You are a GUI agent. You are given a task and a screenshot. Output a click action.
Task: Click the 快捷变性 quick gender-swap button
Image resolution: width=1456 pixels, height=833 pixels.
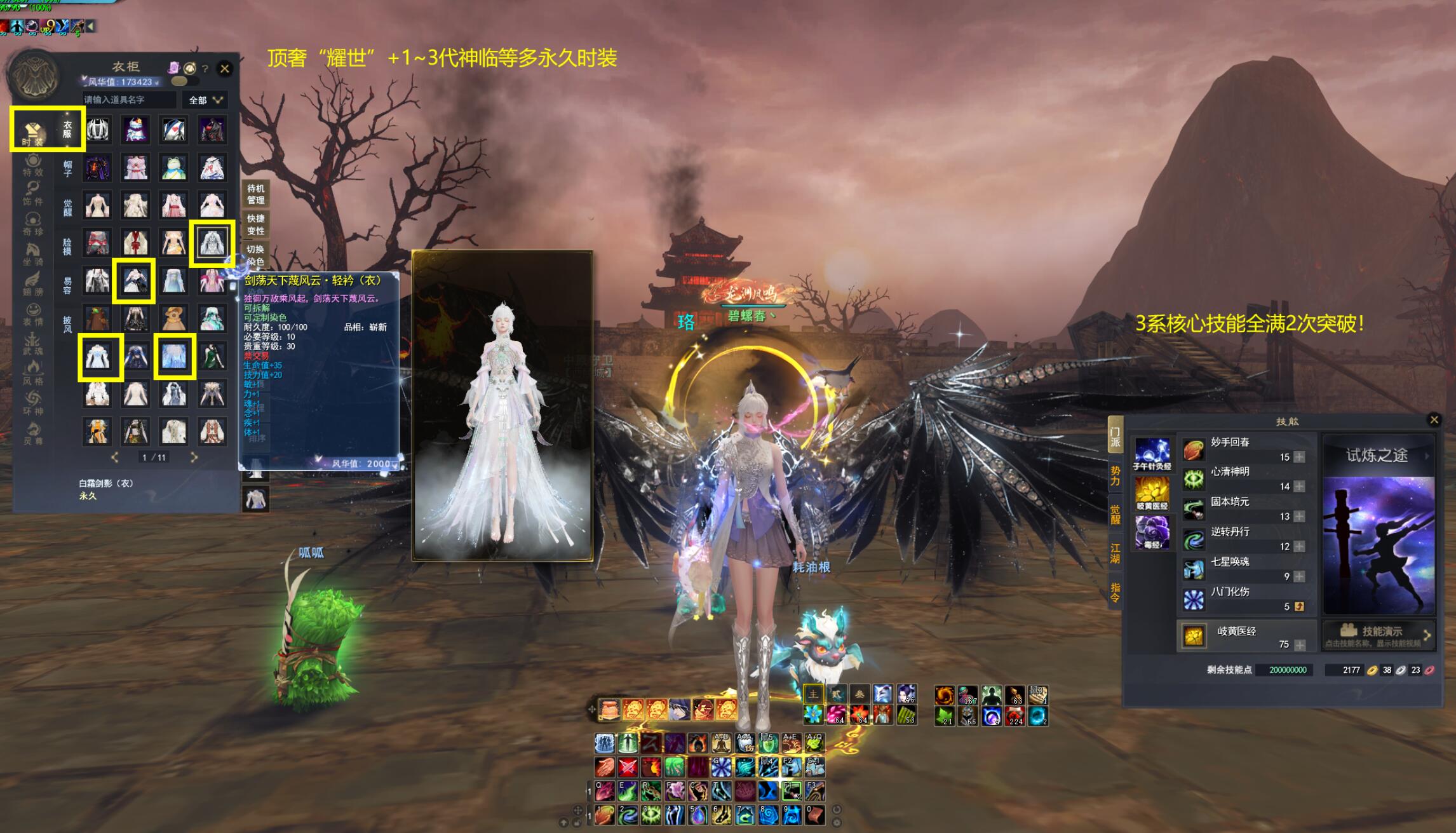tap(255, 225)
